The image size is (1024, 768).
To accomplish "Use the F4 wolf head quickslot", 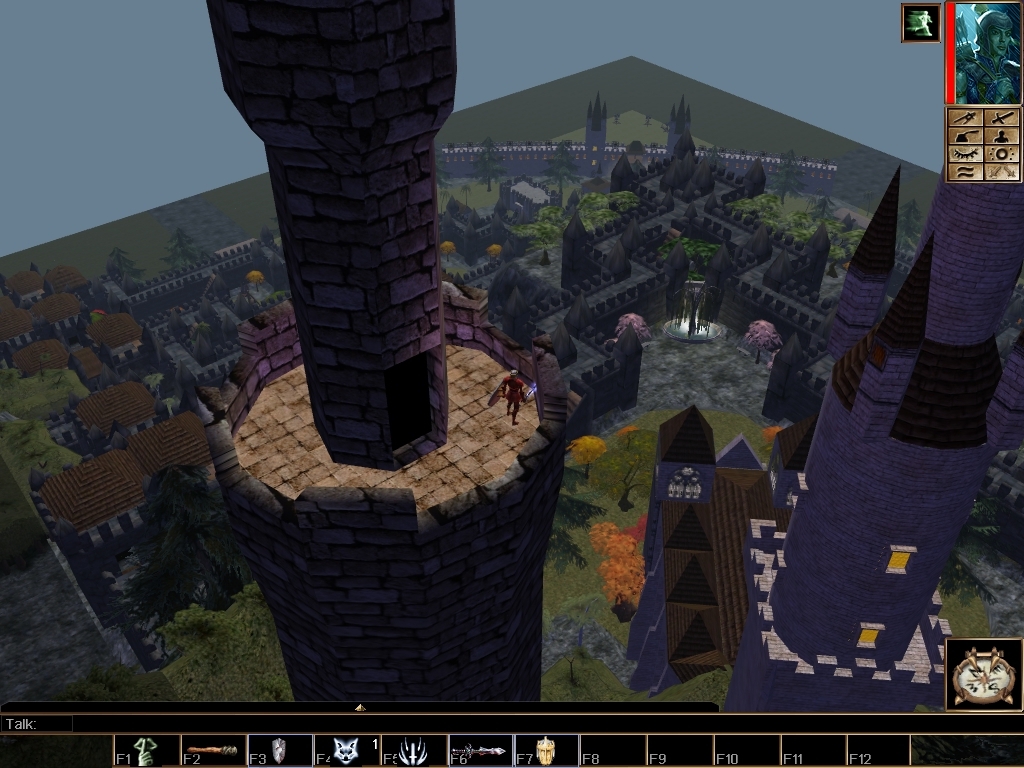I will [345, 751].
